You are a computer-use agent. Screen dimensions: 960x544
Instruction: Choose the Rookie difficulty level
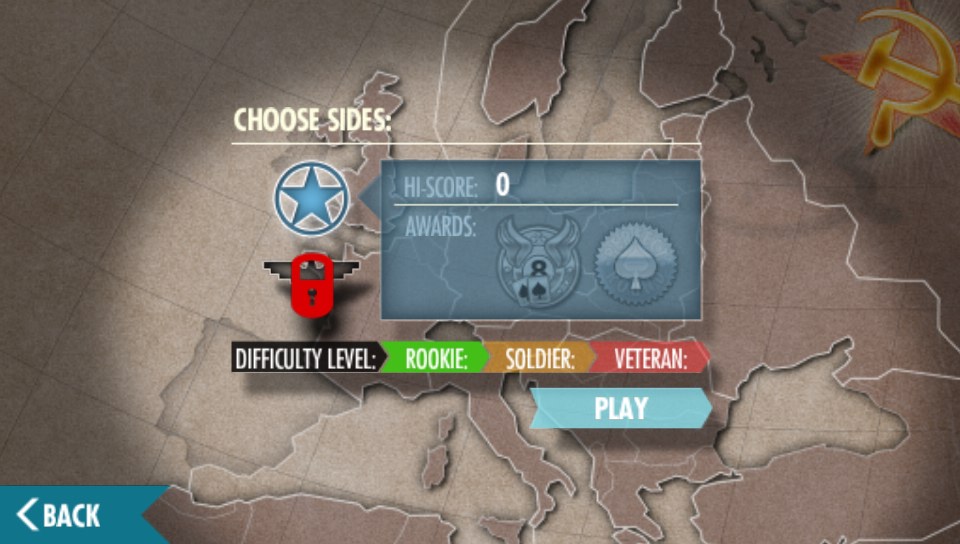point(434,358)
